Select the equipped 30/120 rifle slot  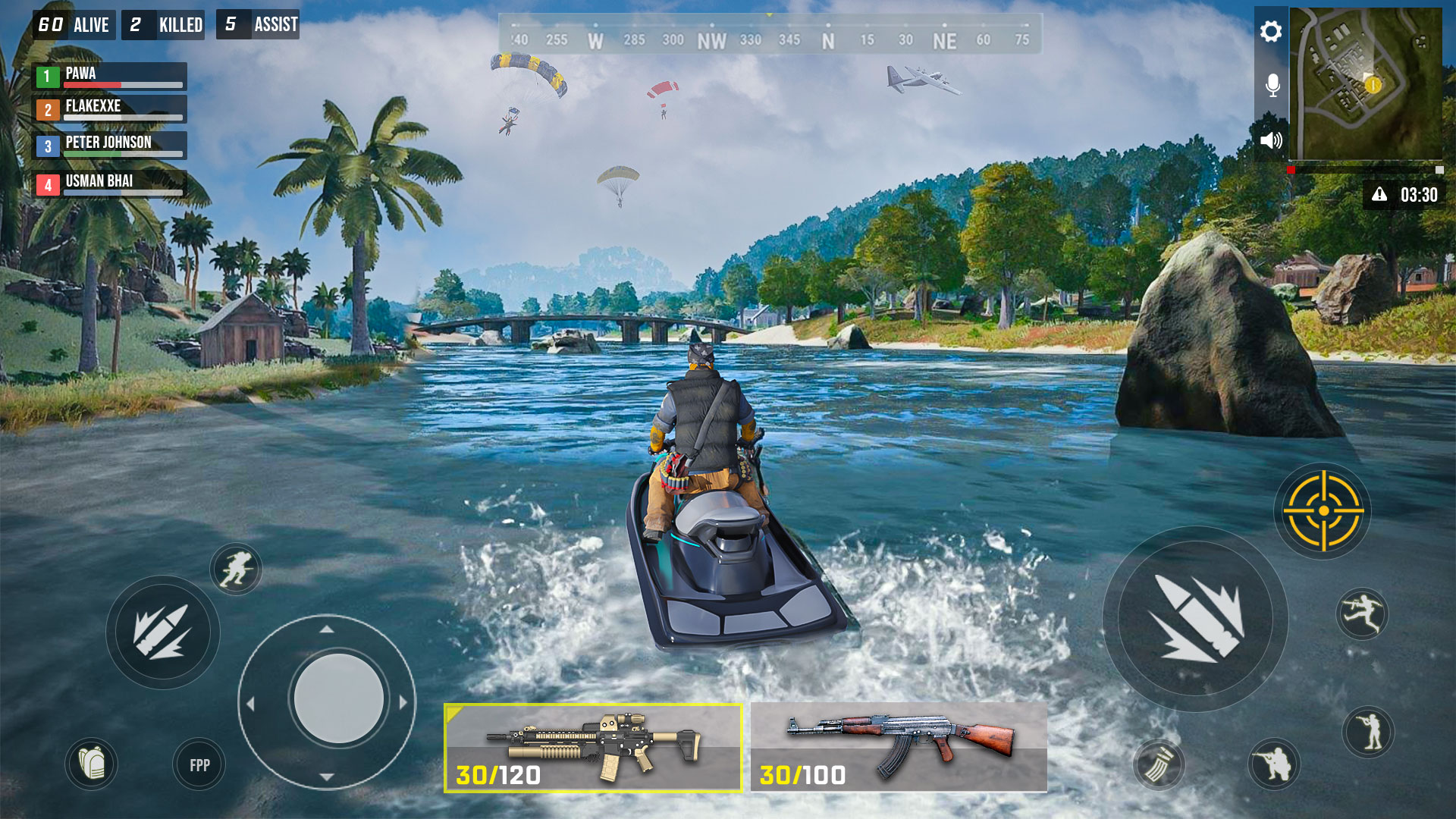(591, 747)
